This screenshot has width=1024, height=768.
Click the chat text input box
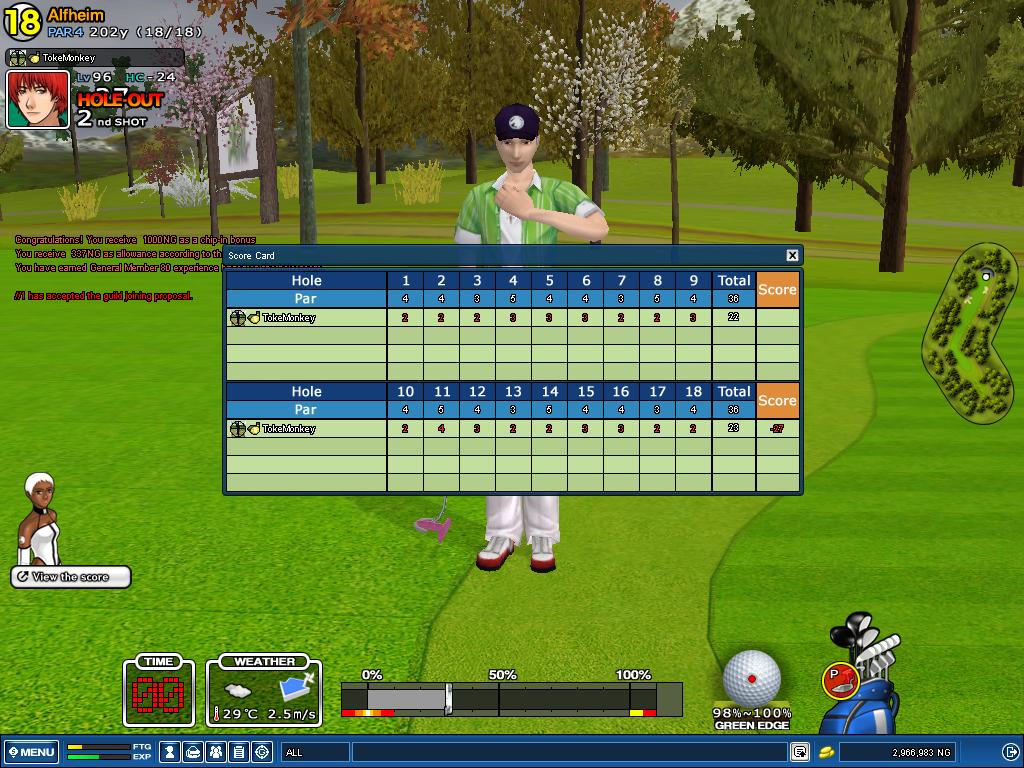pos(570,752)
